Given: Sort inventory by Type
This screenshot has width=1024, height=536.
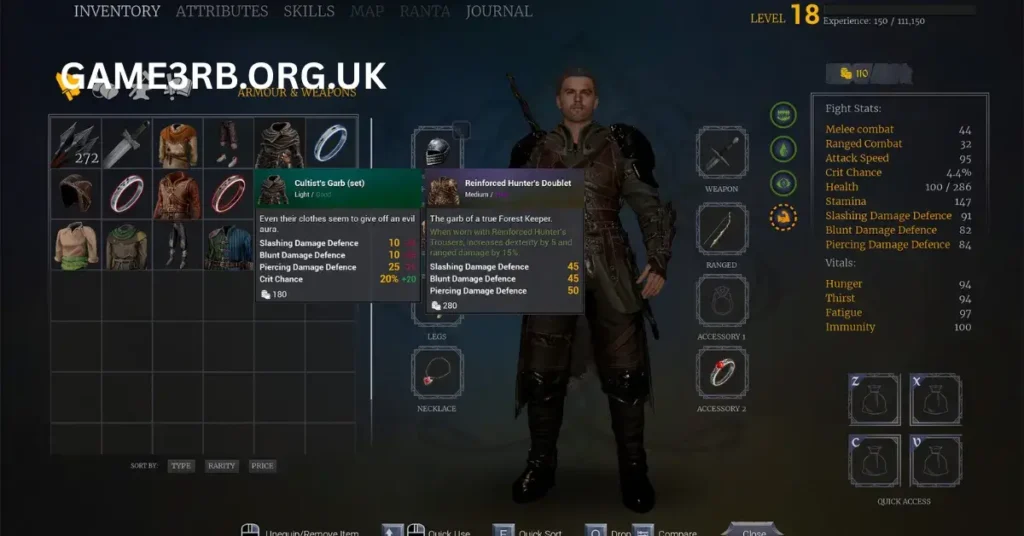Looking at the screenshot, I should point(181,466).
